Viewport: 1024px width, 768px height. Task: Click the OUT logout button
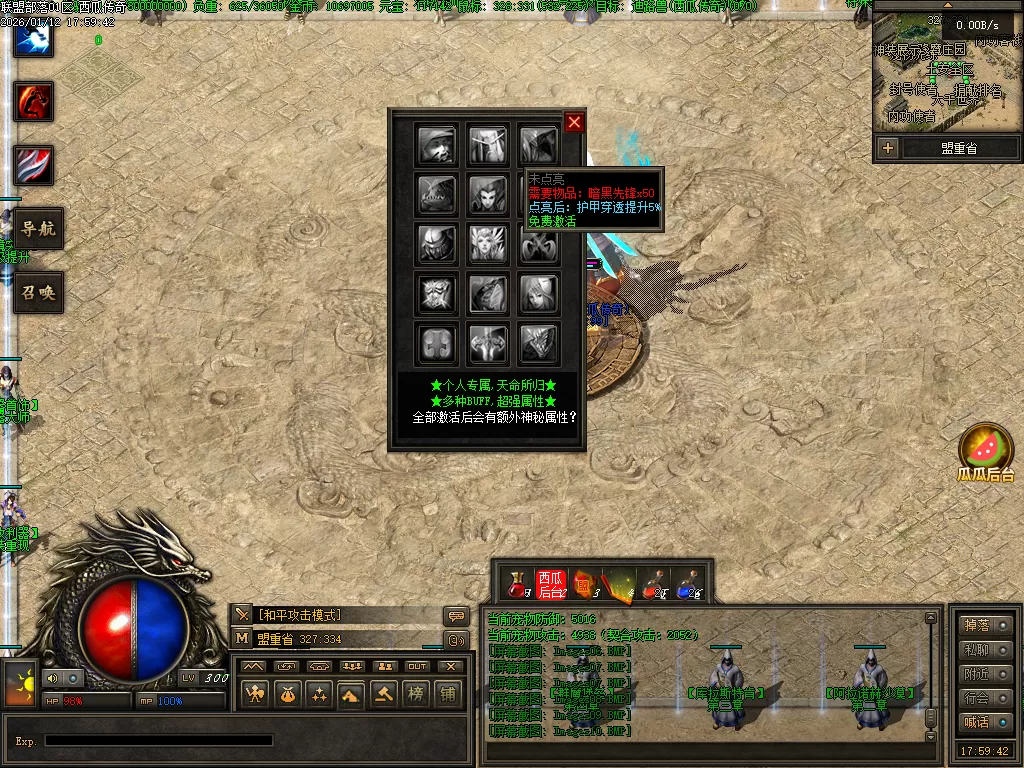coord(417,666)
